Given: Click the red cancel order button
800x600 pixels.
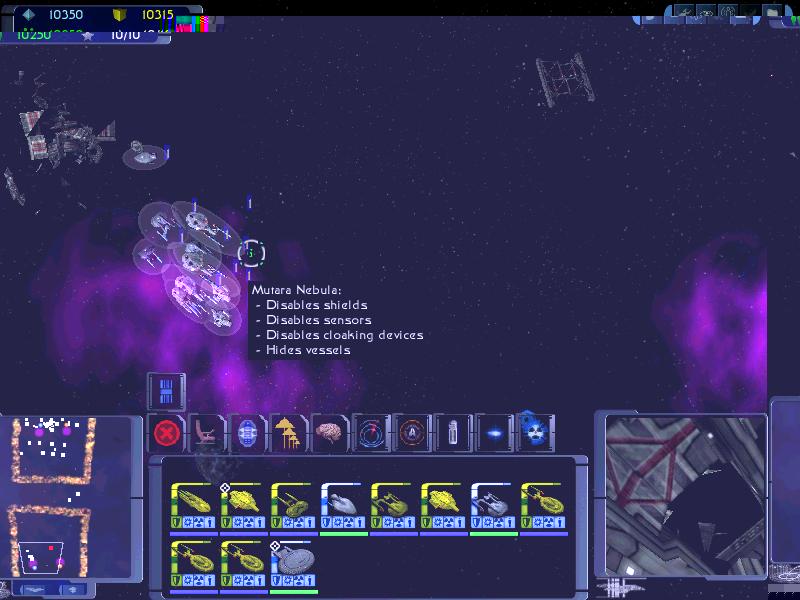Looking at the screenshot, I should [x=166, y=434].
